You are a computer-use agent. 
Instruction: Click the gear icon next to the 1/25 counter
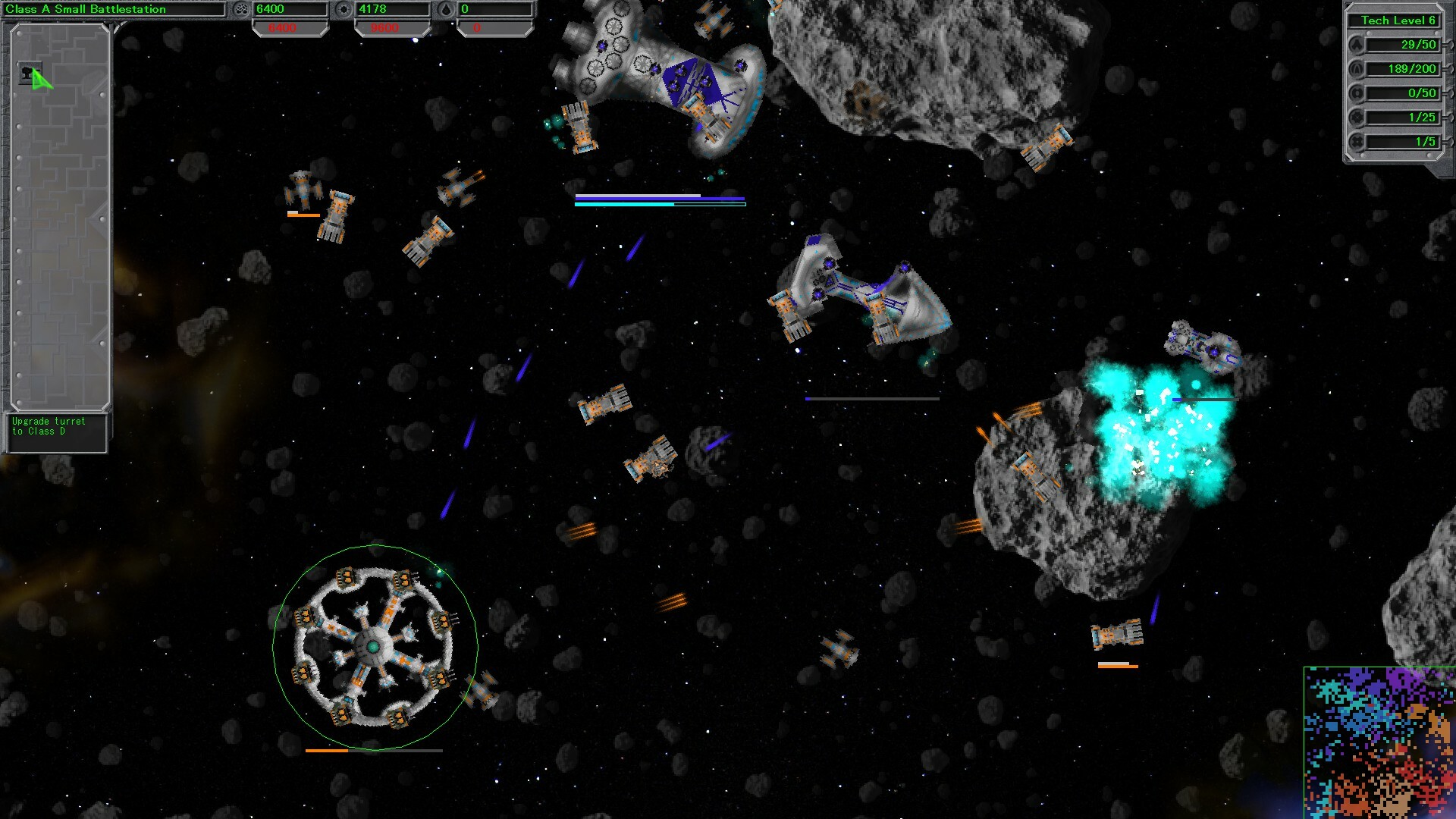click(1357, 118)
